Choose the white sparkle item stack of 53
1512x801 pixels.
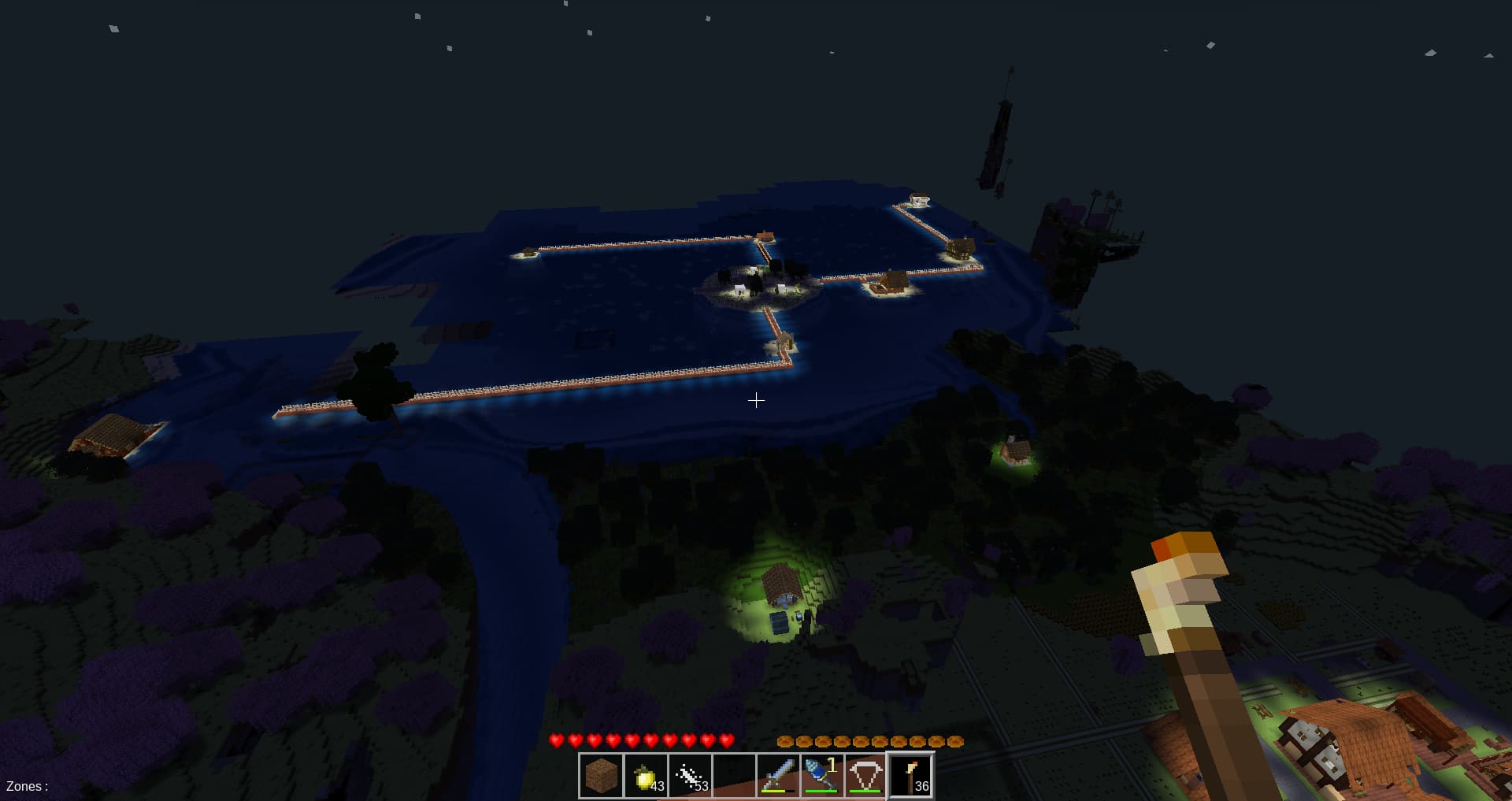[x=689, y=776]
